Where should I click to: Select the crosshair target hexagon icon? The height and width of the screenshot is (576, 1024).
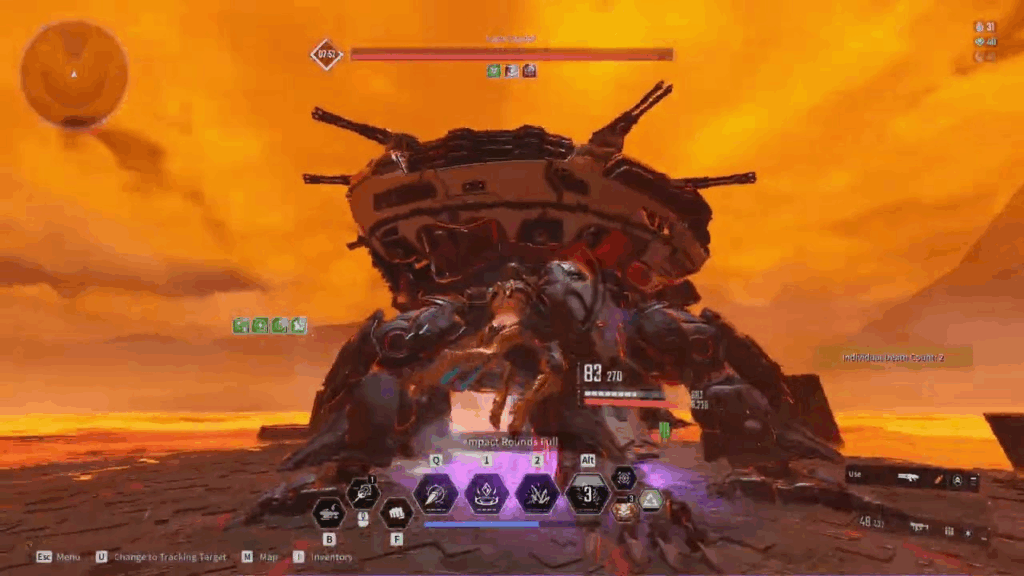pyautogui.click(x=624, y=478)
